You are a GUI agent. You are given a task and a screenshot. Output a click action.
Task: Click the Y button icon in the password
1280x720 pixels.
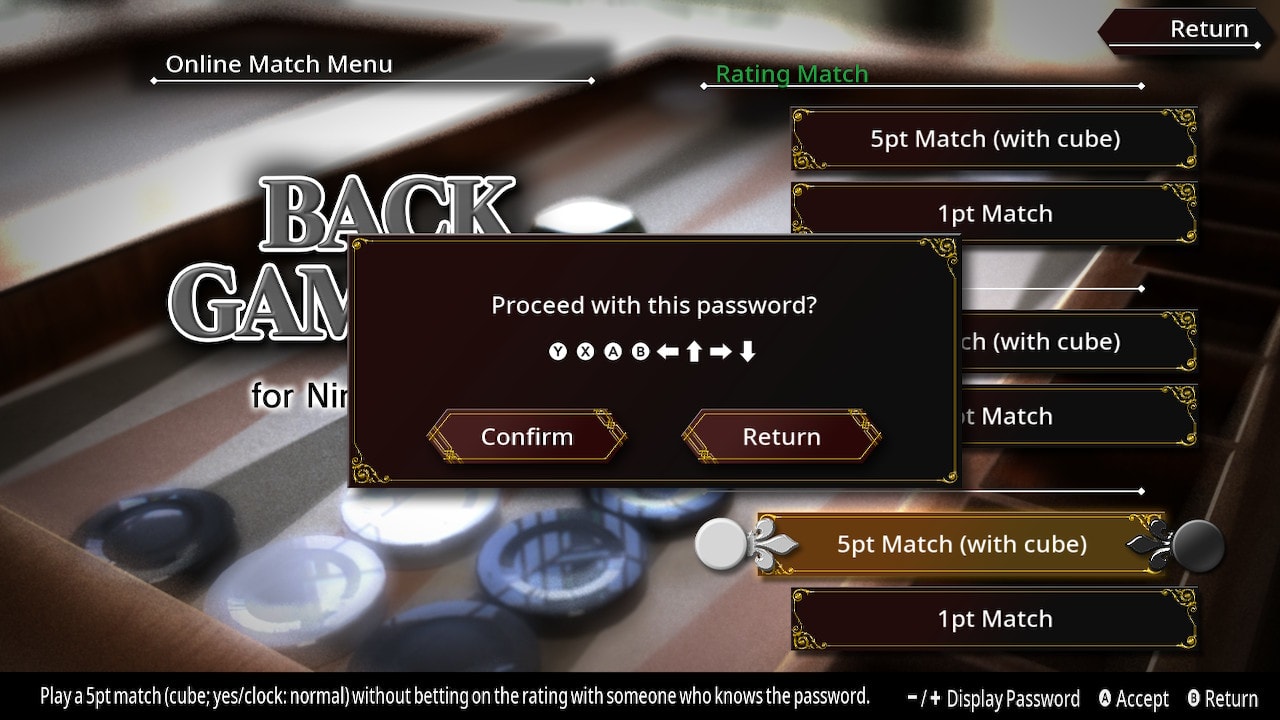tap(558, 351)
